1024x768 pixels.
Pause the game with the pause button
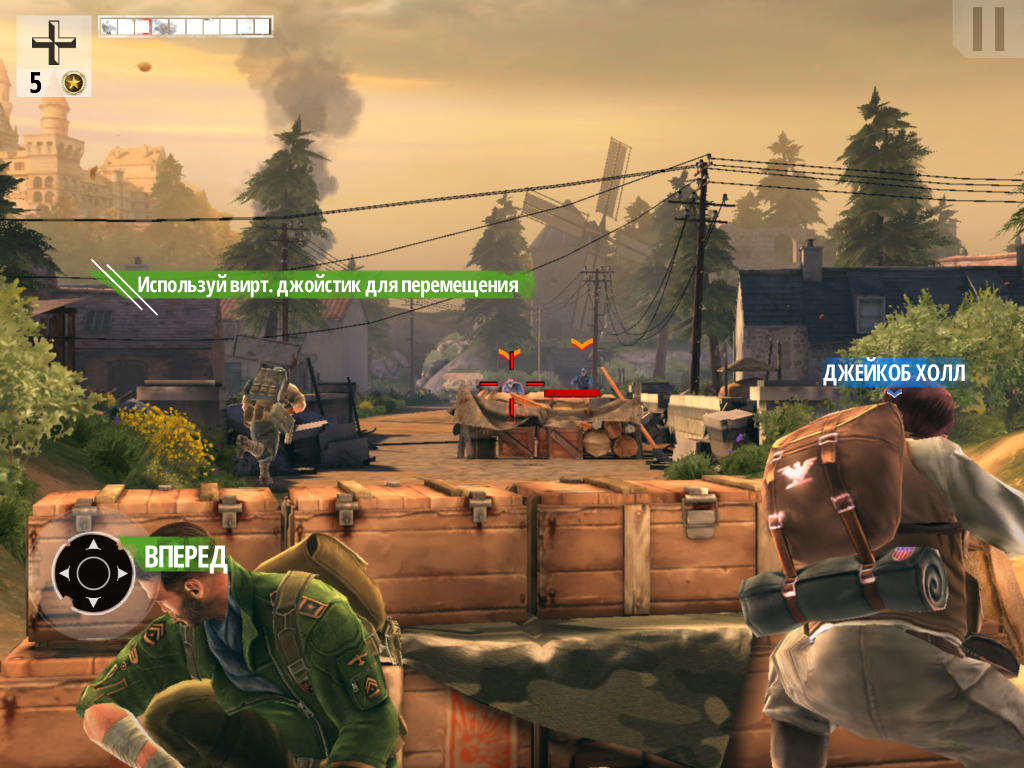pos(988,29)
